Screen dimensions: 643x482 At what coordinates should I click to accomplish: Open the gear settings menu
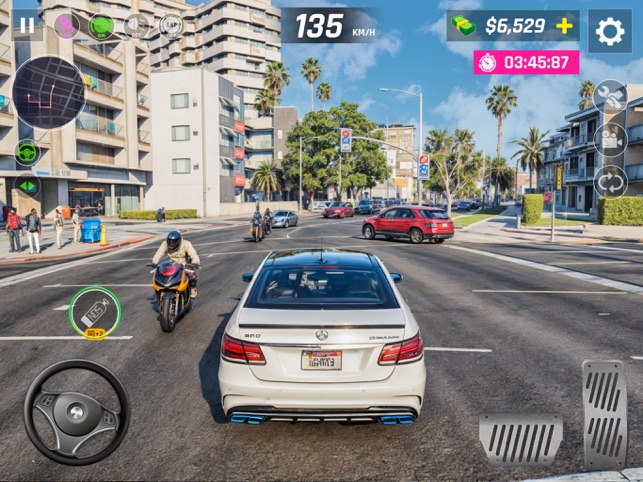609,31
